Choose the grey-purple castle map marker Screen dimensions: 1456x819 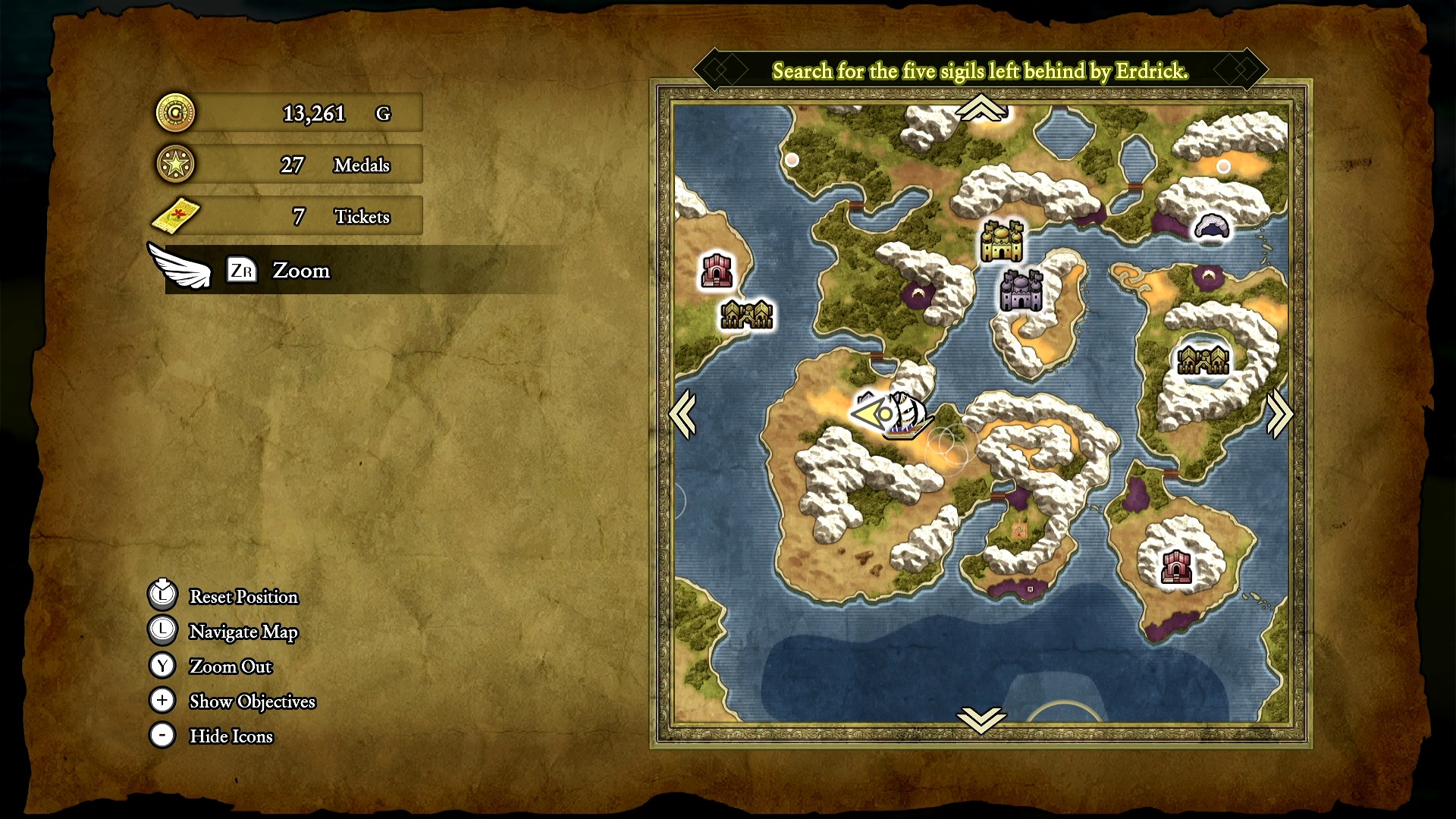[x=1021, y=290]
